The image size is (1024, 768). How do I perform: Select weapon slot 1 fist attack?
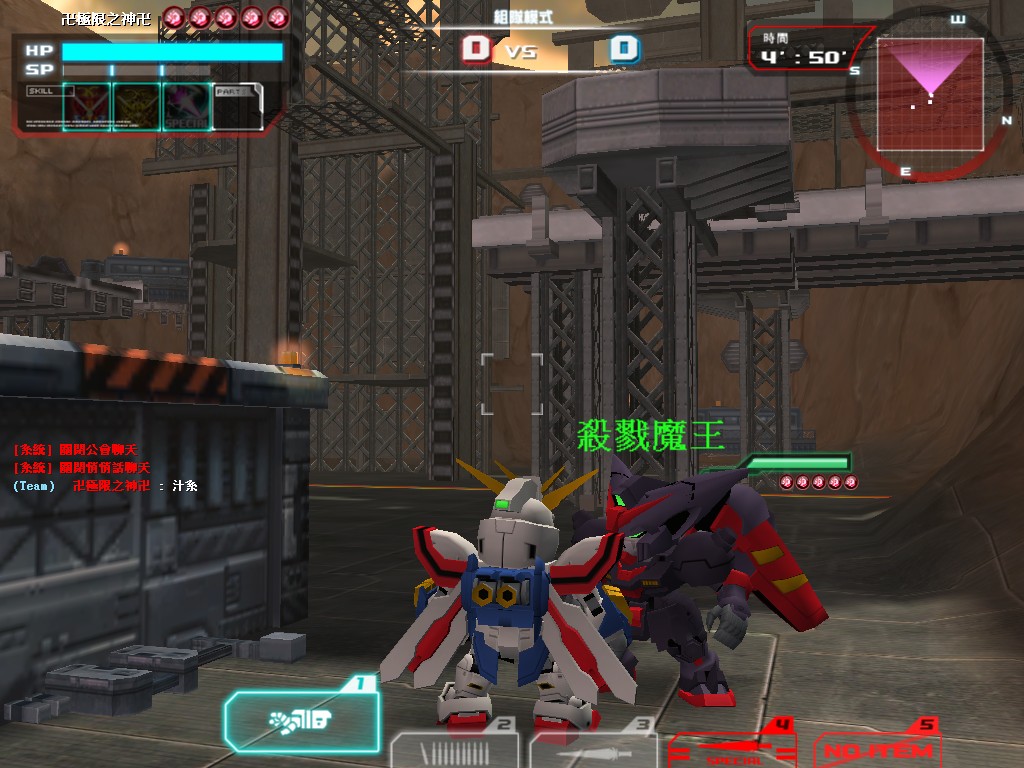click(302, 720)
